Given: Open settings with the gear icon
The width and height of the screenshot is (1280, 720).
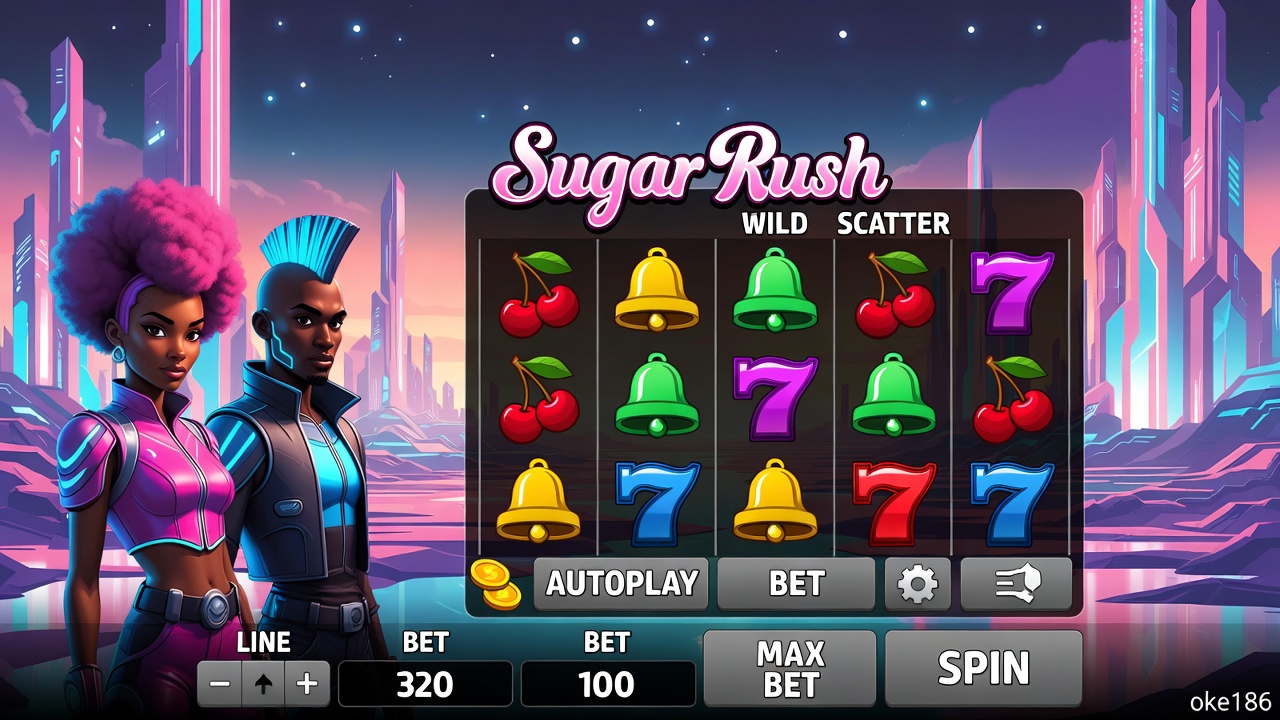Looking at the screenshot, I should [917, 584].
